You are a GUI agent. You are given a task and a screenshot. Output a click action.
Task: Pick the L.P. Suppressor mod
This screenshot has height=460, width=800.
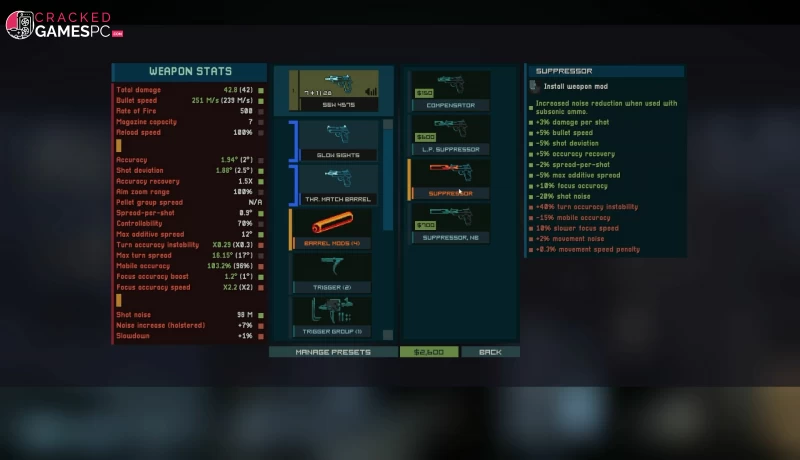tap(450, 135)
